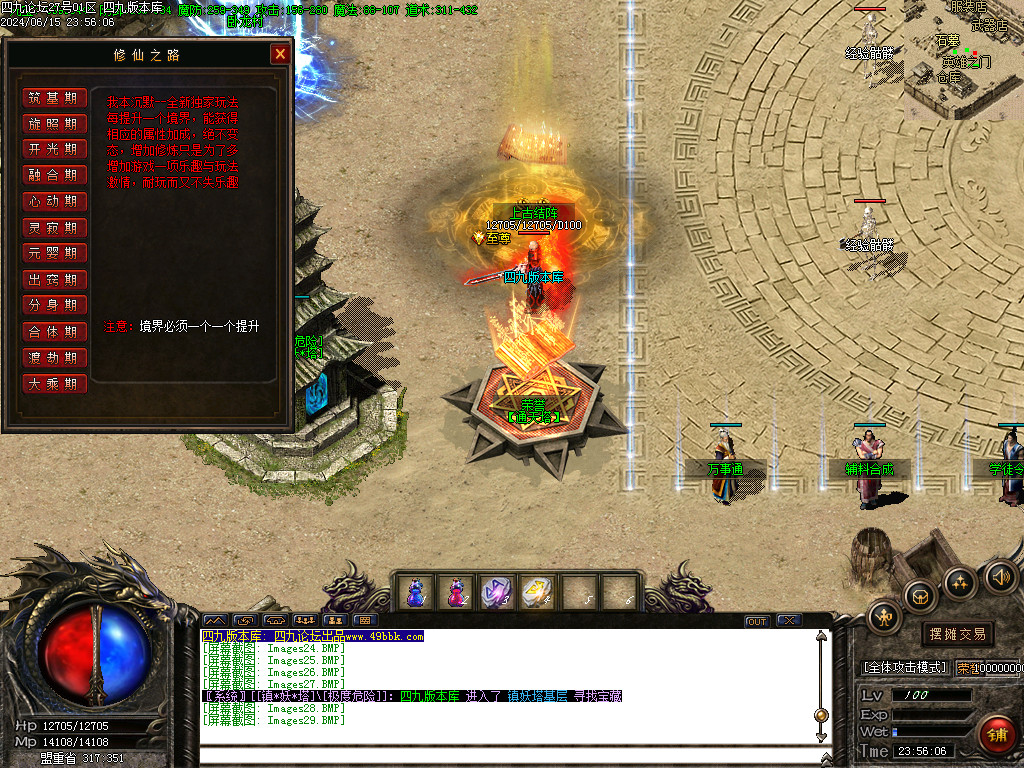The image size is (1024, 768).
Task: Open the skills sparkle icon
Action: 960,582
